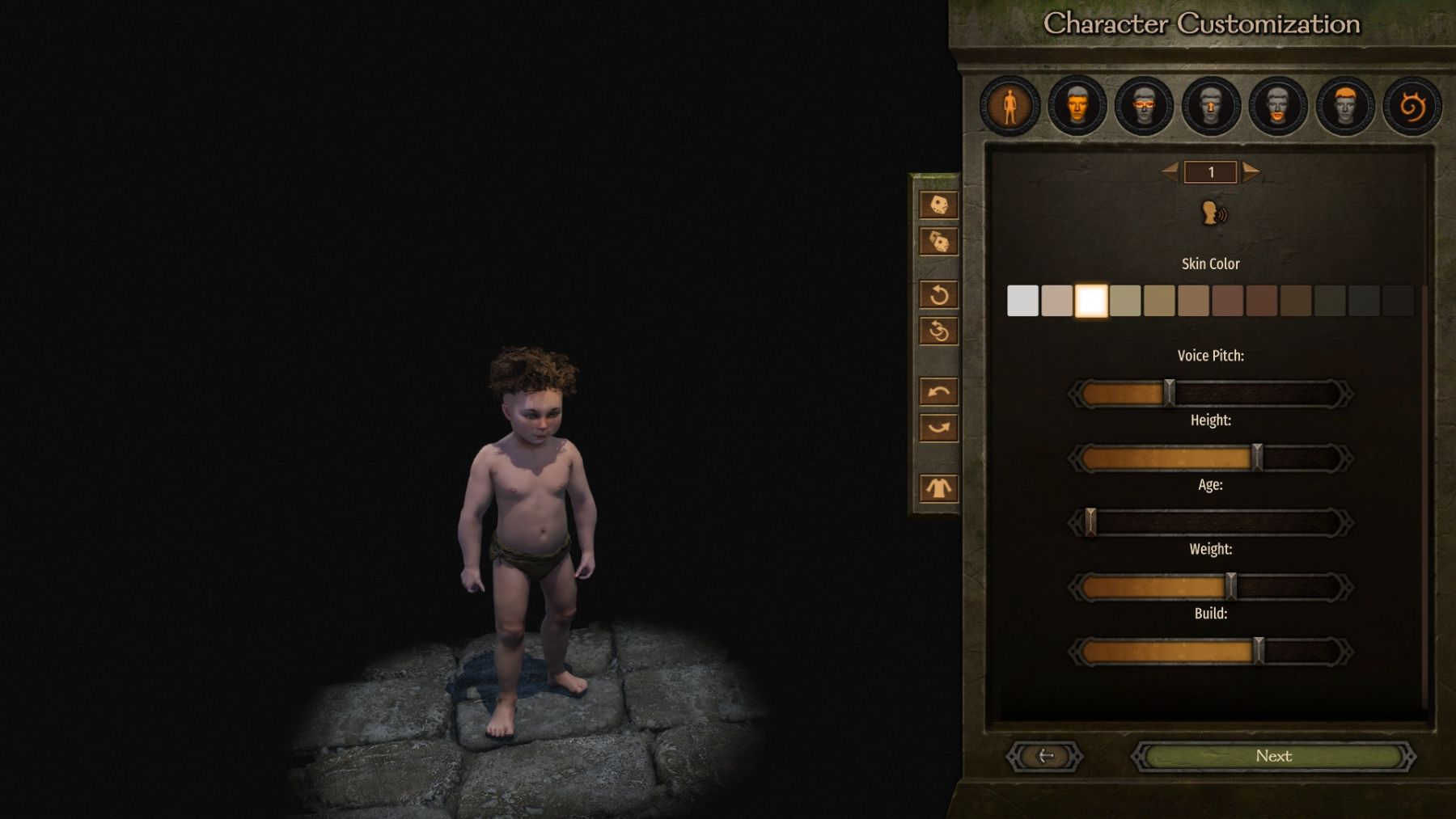Viewport: 1456px width, 819px height.
Task: Set the Age slider
Action: point(1210,523)
